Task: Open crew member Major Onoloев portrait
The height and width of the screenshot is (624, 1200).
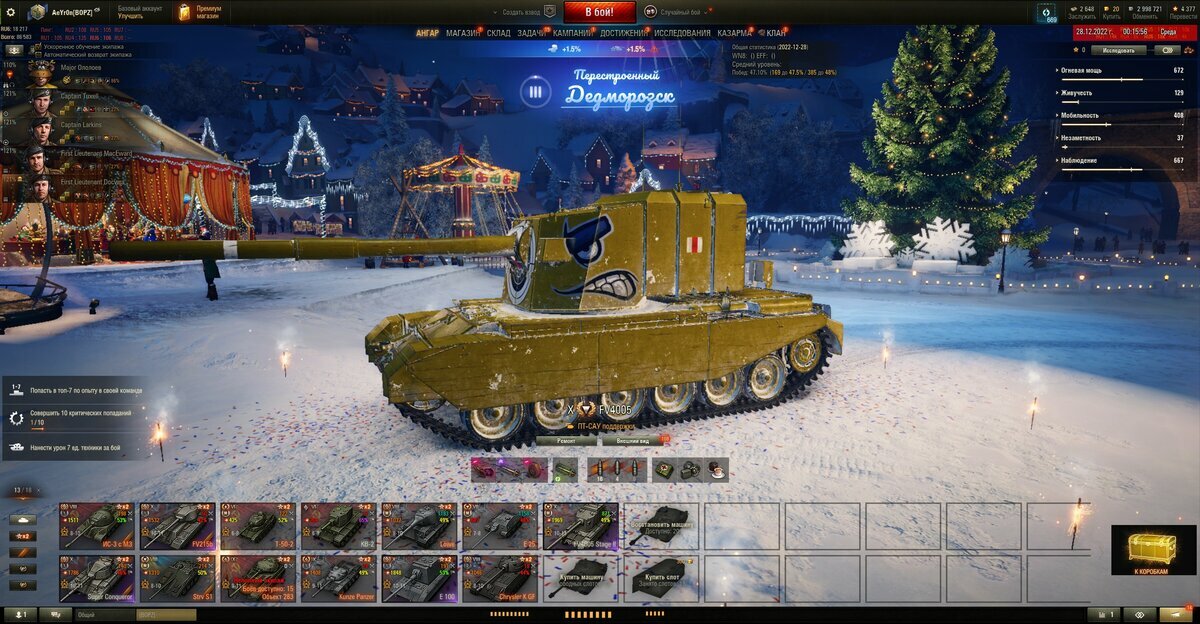Action: click(x=40, y=73)
